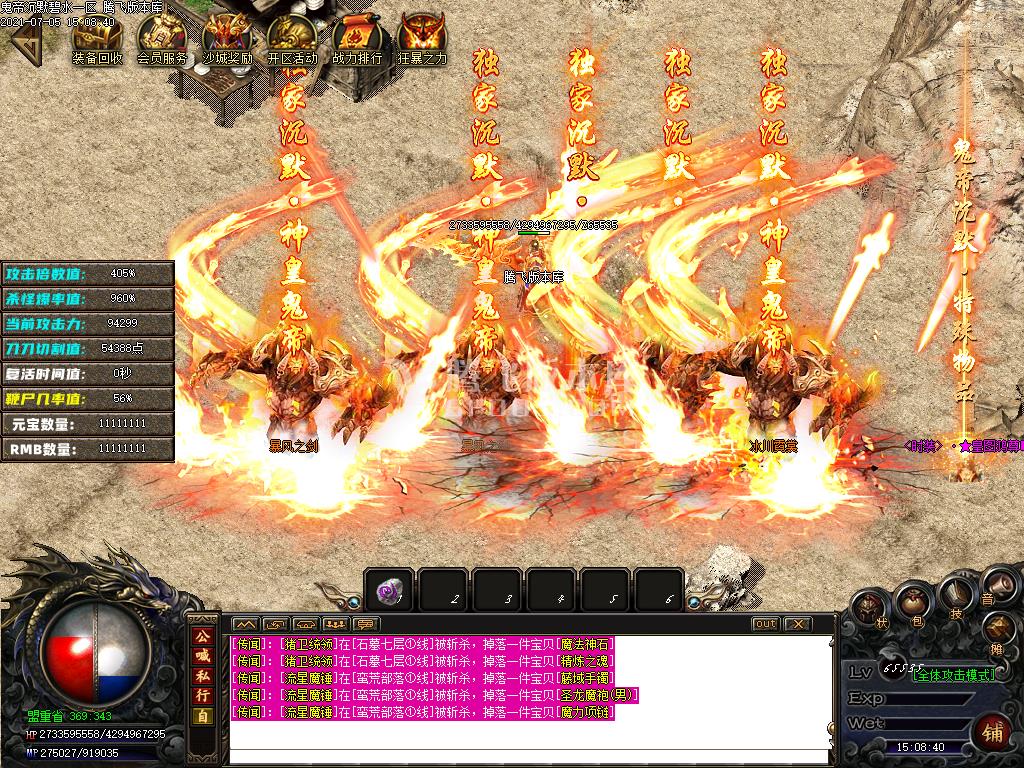Click the chat panel's out button

pyautogui.click(x=765, y=624)
